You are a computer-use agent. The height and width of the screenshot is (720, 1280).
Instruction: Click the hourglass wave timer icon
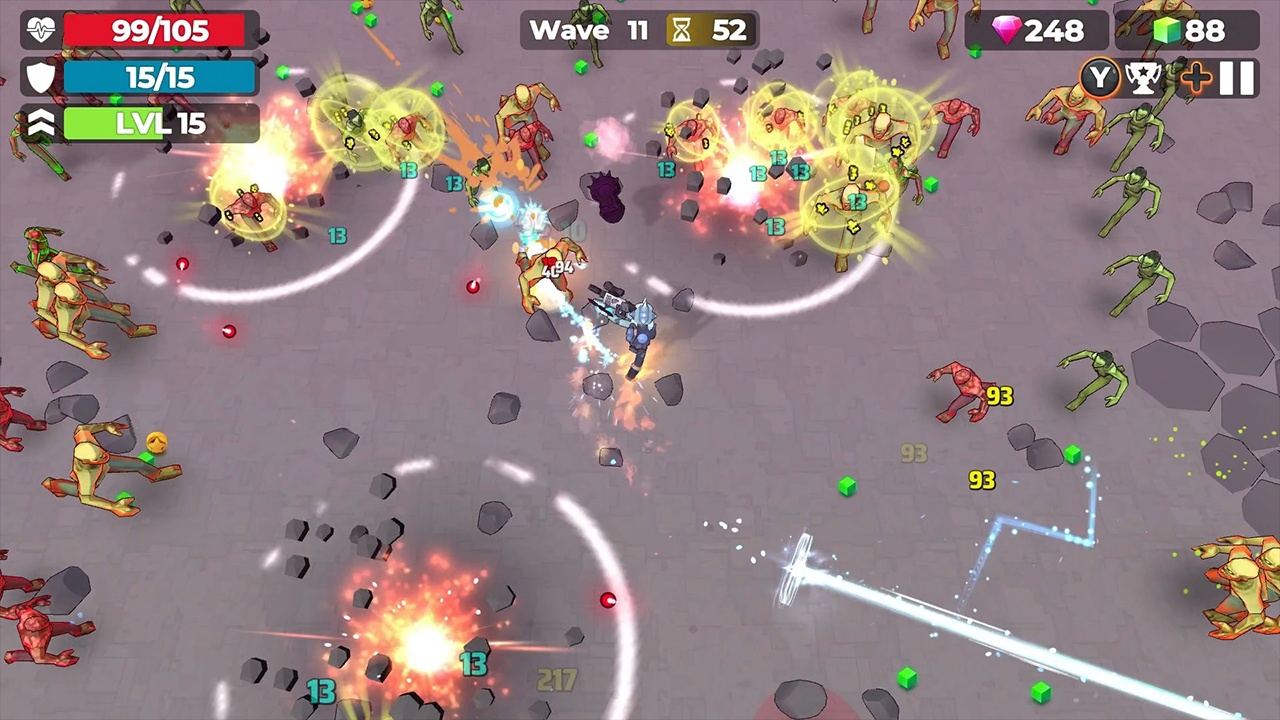681,30
